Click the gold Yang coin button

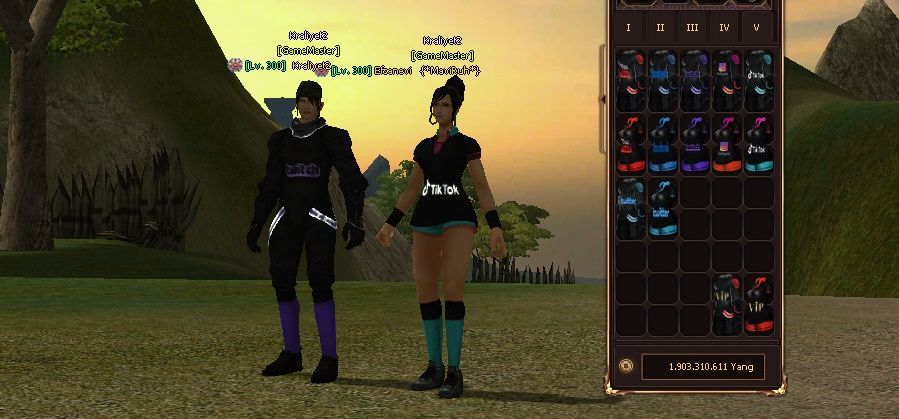click(x=625, y=367)
